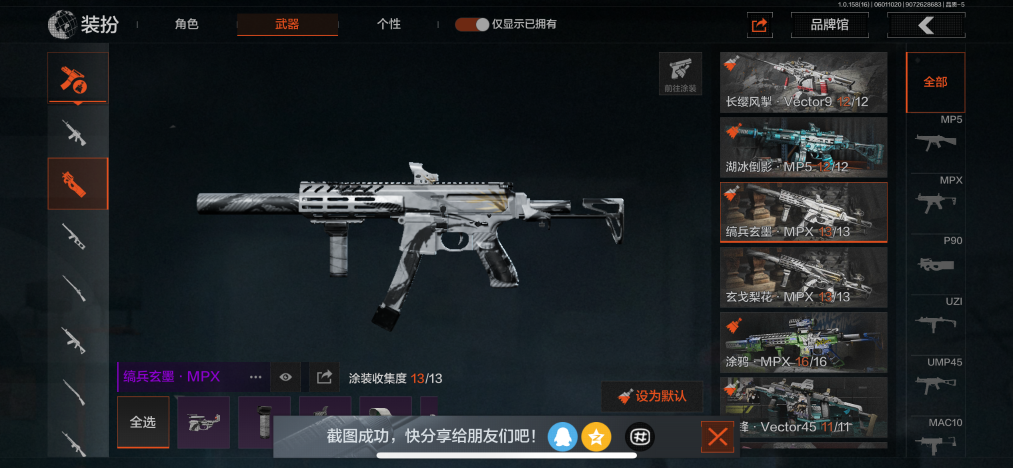This screenshot has height=468, width=1013.
Task: Toggle the eye preview icon
Action: (286, 377)
